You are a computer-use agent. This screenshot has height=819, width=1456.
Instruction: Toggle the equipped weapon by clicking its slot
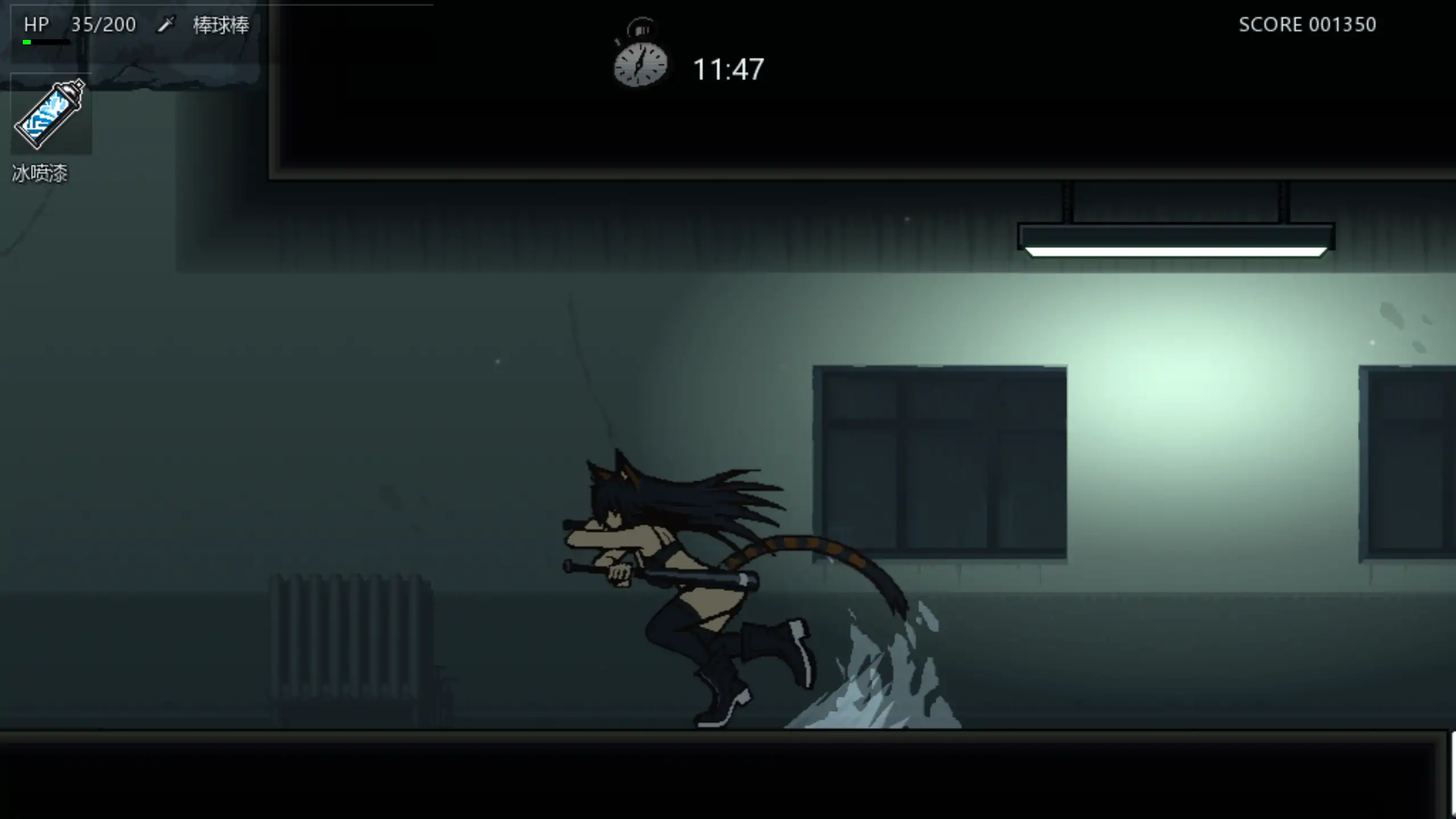(x=165, y=24)
